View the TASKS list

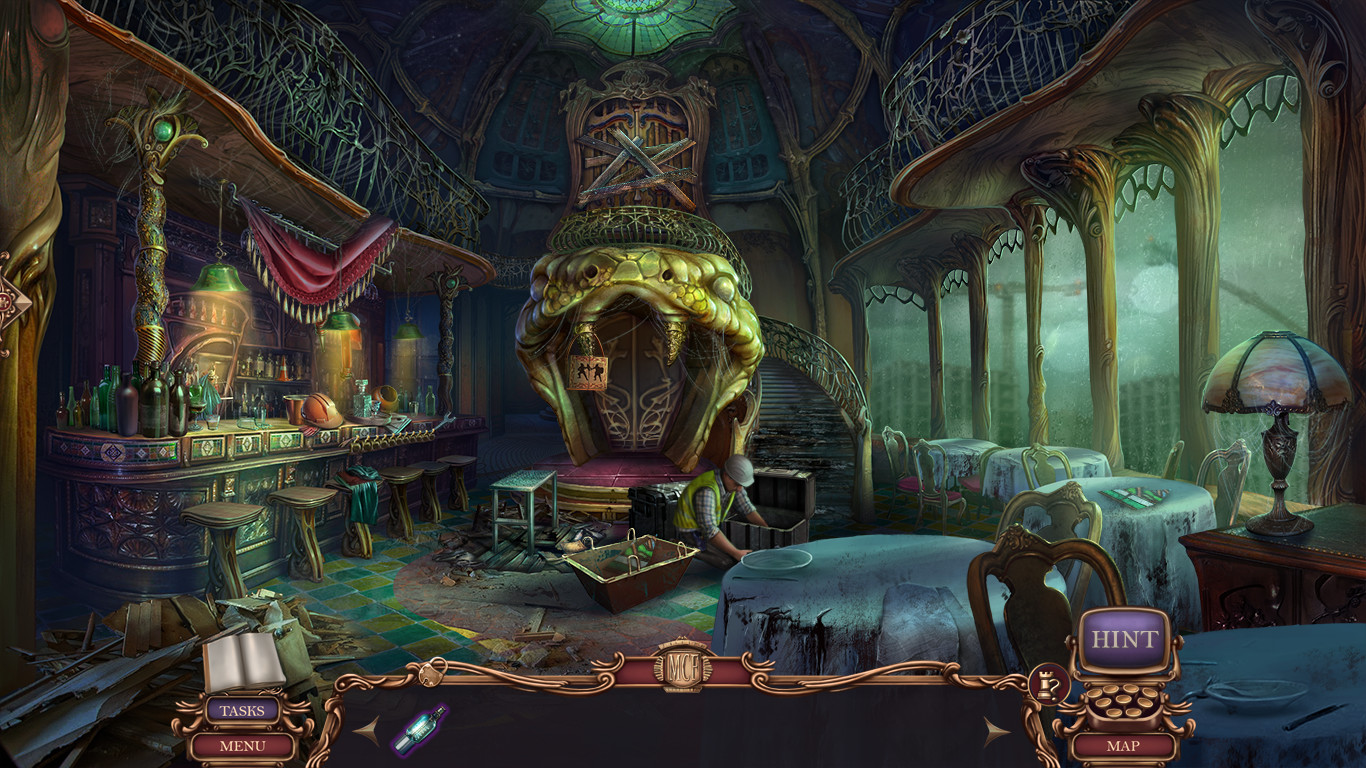click(245, 712)
